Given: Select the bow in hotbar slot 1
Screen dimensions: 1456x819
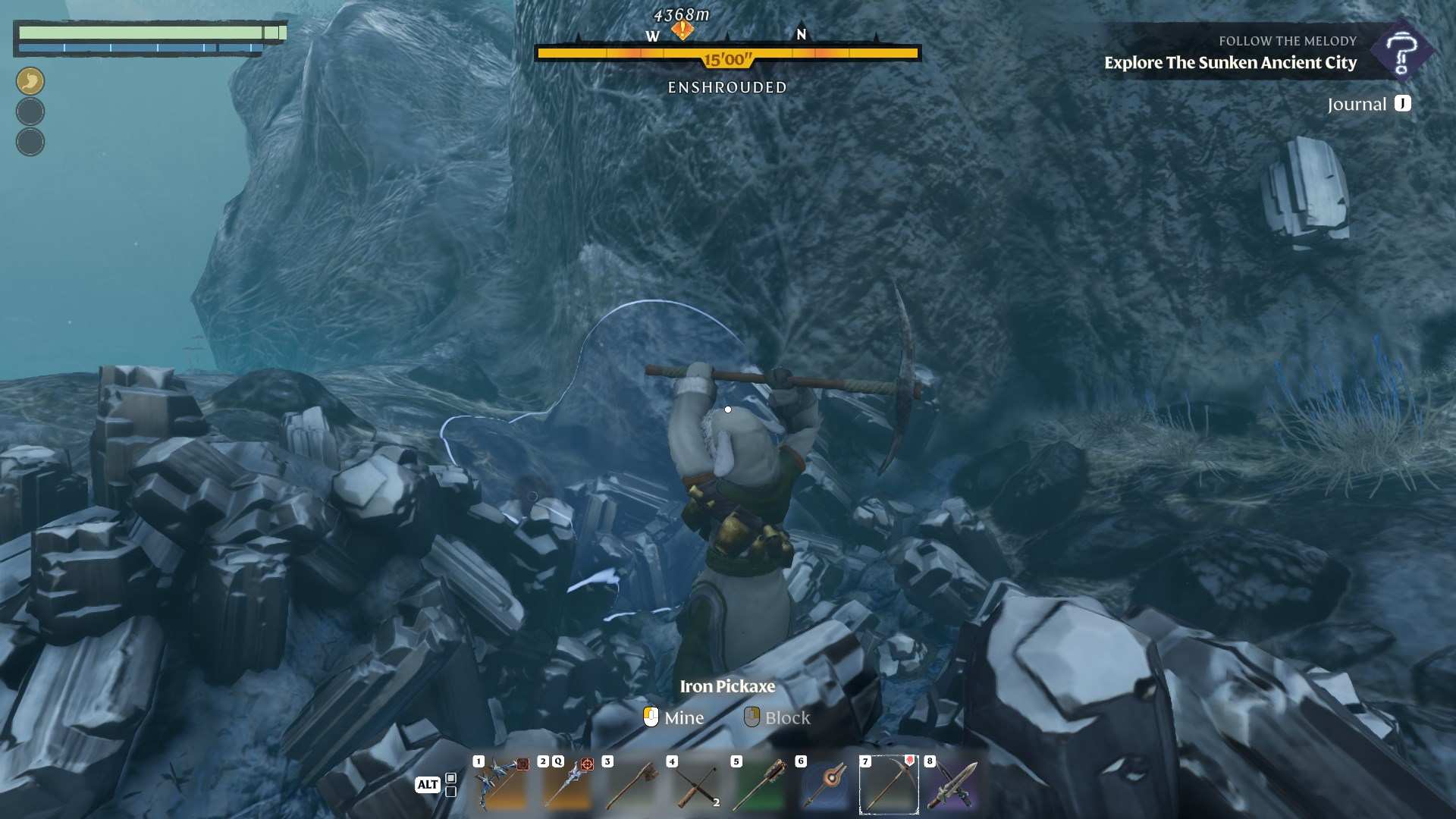Looking at the screenshot, I should (x=500, y=784).
